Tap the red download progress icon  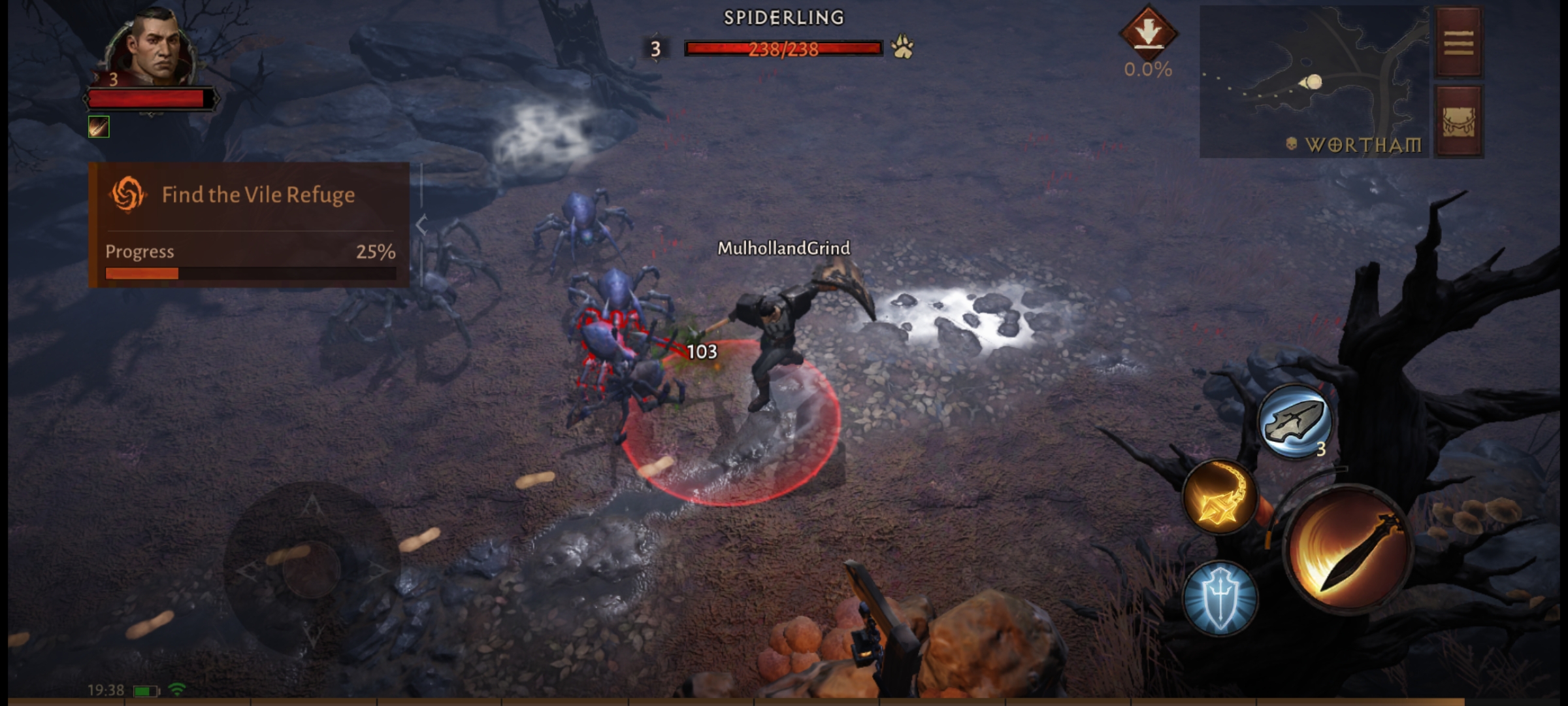point(1148,33)
